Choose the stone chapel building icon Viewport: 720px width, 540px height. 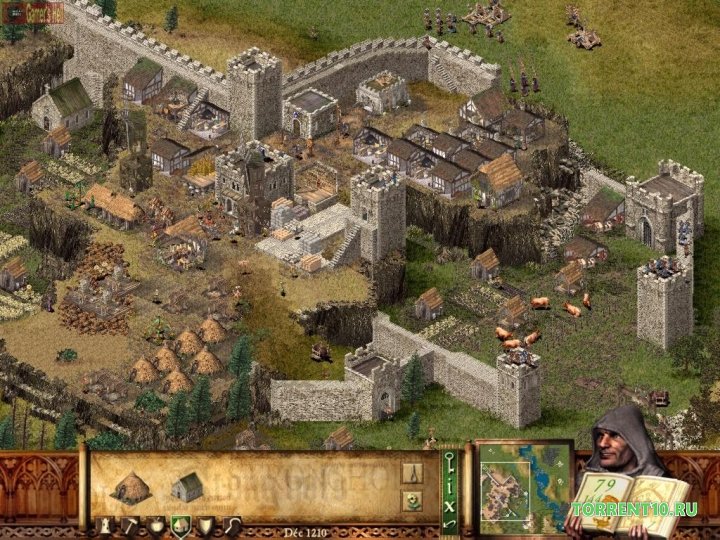tap(187, 486)
